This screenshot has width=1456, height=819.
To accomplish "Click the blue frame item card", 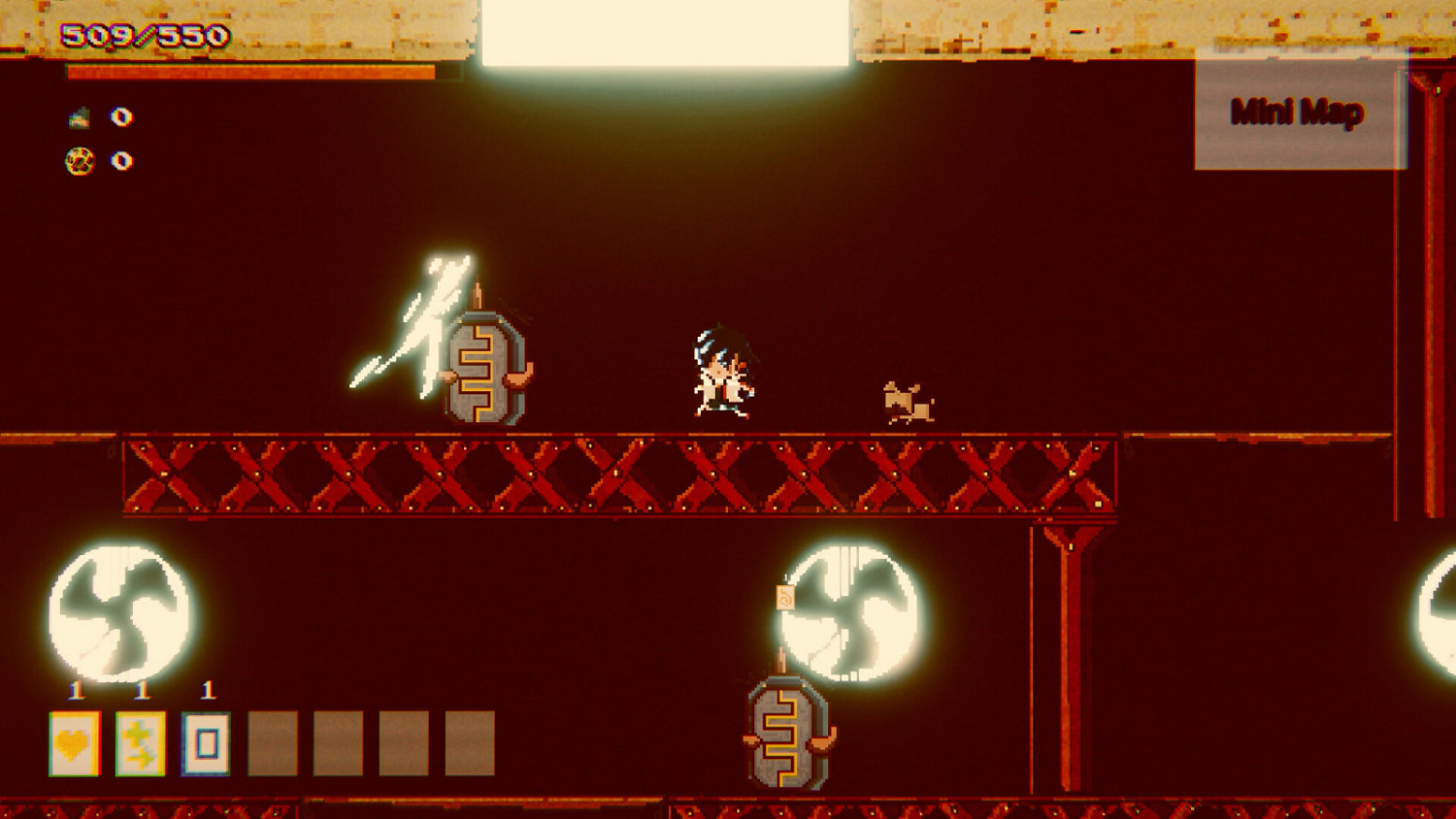I will tap(207, 743).
